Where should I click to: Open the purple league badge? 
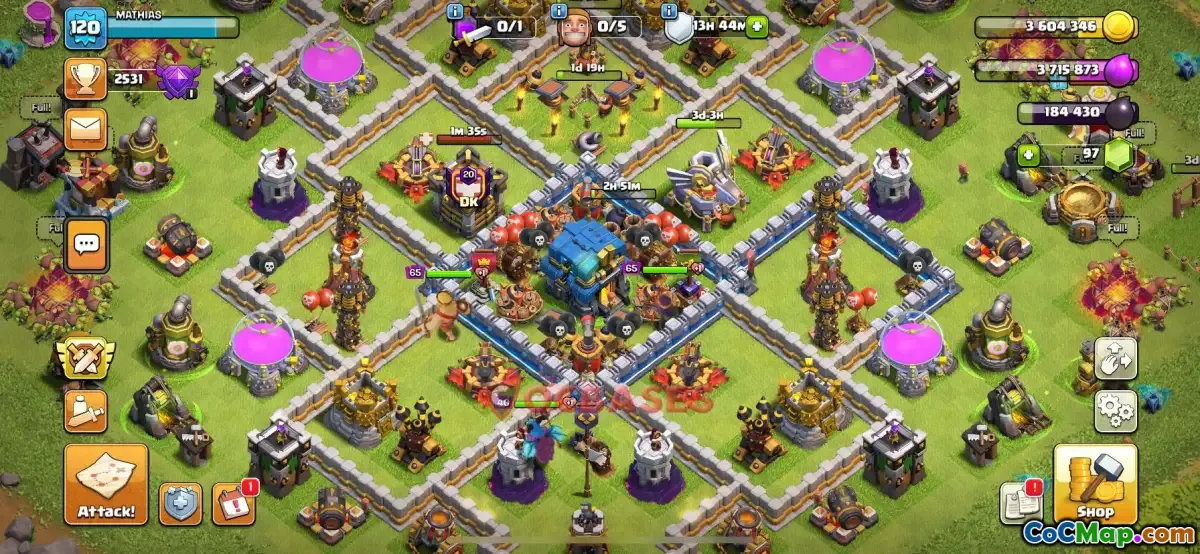(x=179, y=79)
